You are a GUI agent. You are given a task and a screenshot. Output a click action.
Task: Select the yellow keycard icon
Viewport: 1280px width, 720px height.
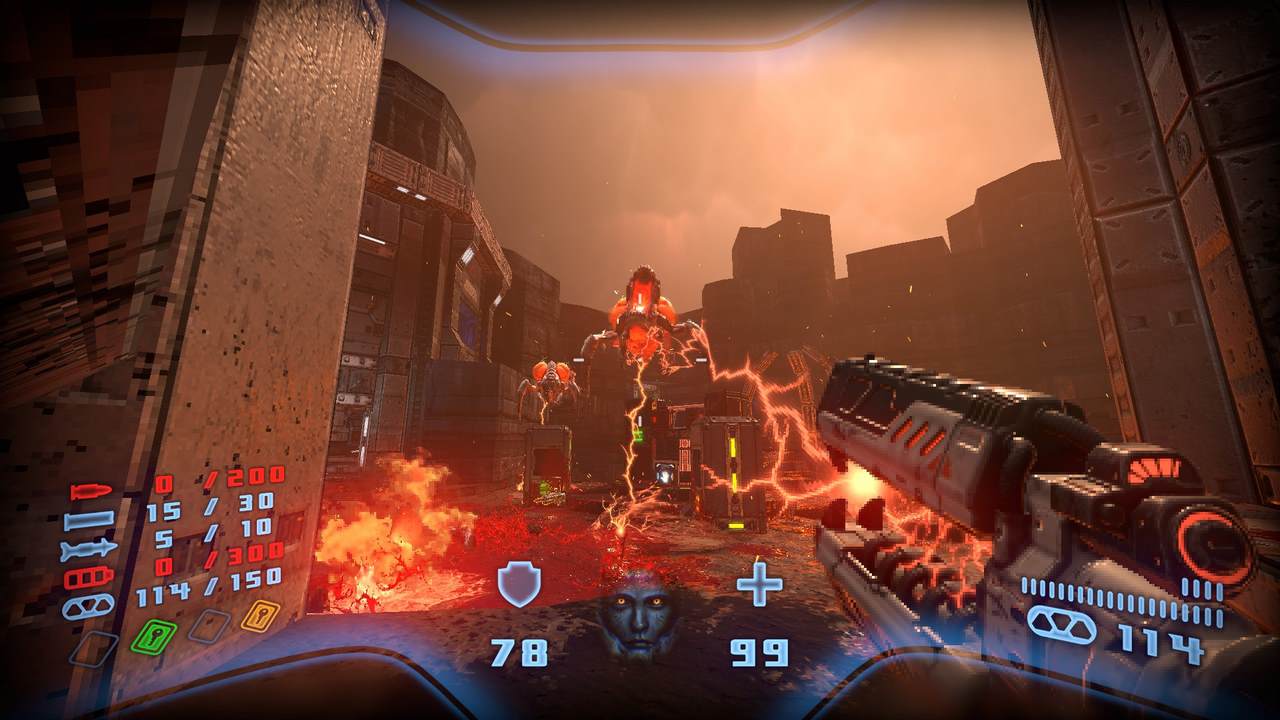tap(258, 614)
